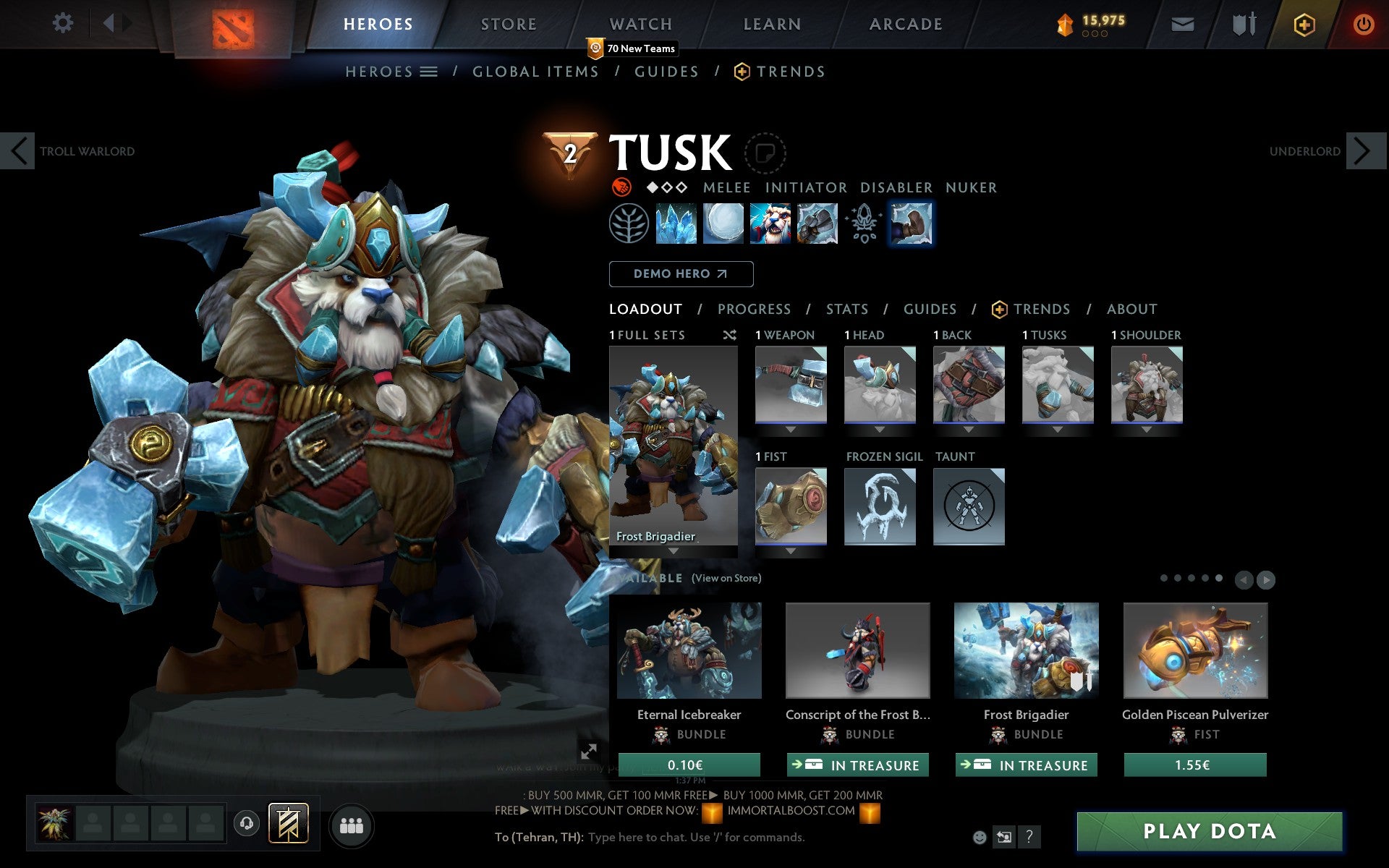
Task: Toggle the loadout shuffle randomizer
Action: pyautogui.click(x=729, y=335)
